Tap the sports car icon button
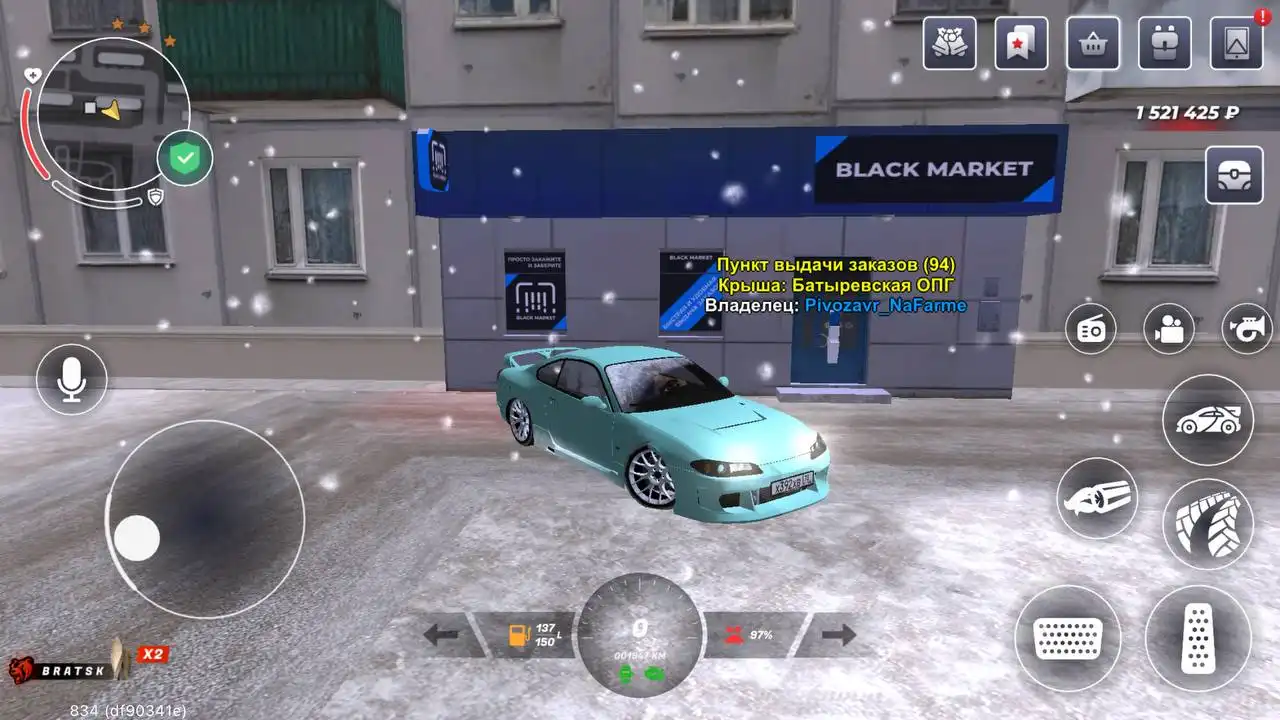 click(1208, 420)
